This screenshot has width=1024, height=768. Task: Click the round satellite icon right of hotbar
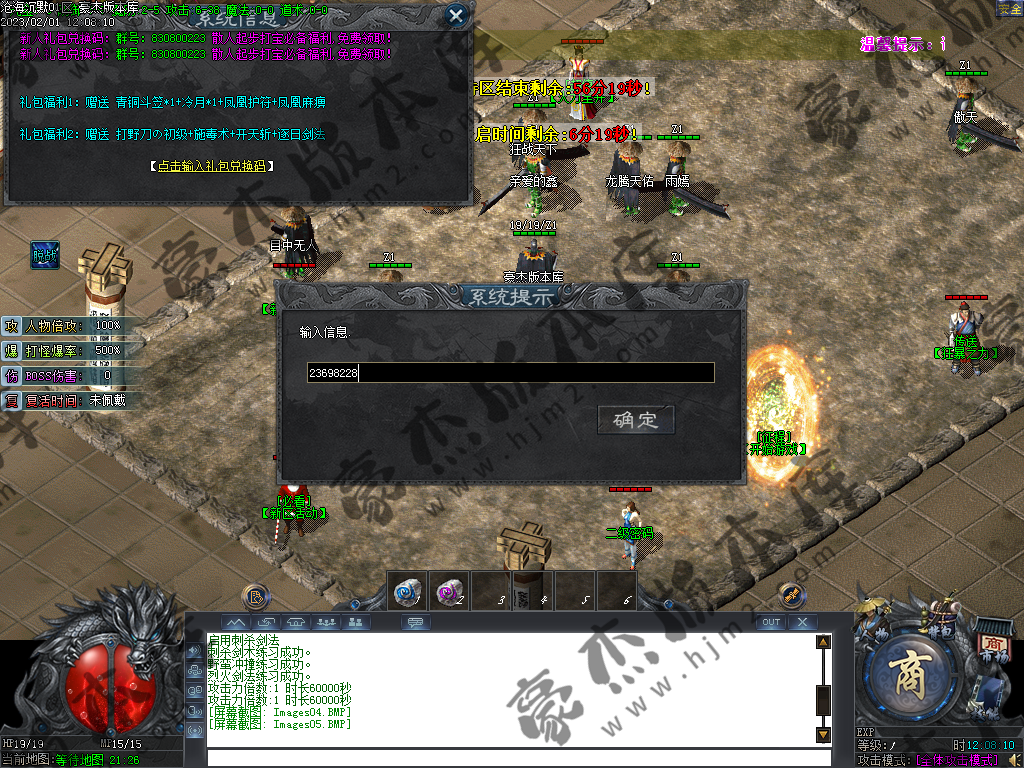click(x=791, y=596)
